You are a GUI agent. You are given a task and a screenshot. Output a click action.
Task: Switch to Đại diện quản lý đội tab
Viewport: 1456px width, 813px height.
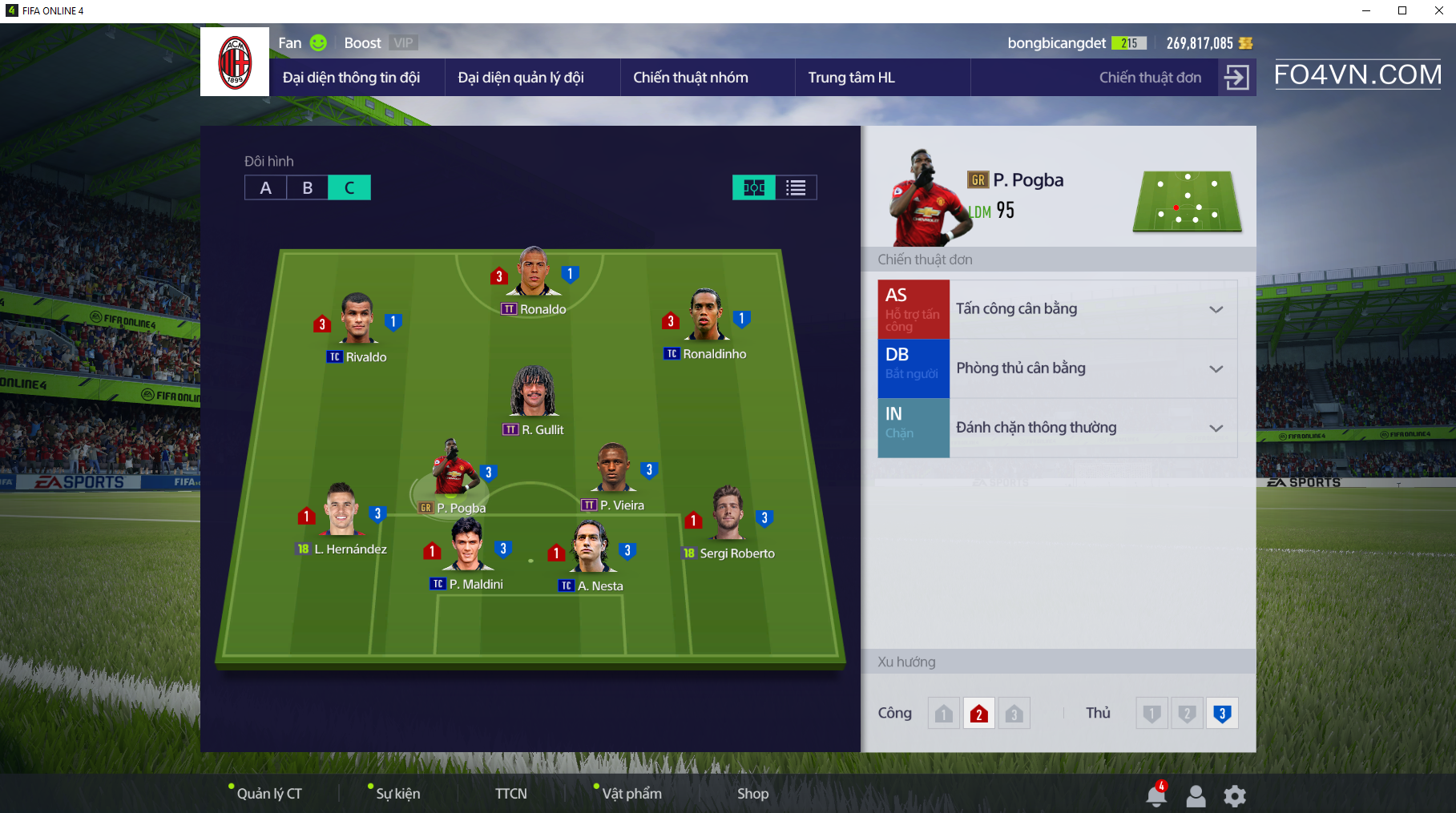[521, 78]
